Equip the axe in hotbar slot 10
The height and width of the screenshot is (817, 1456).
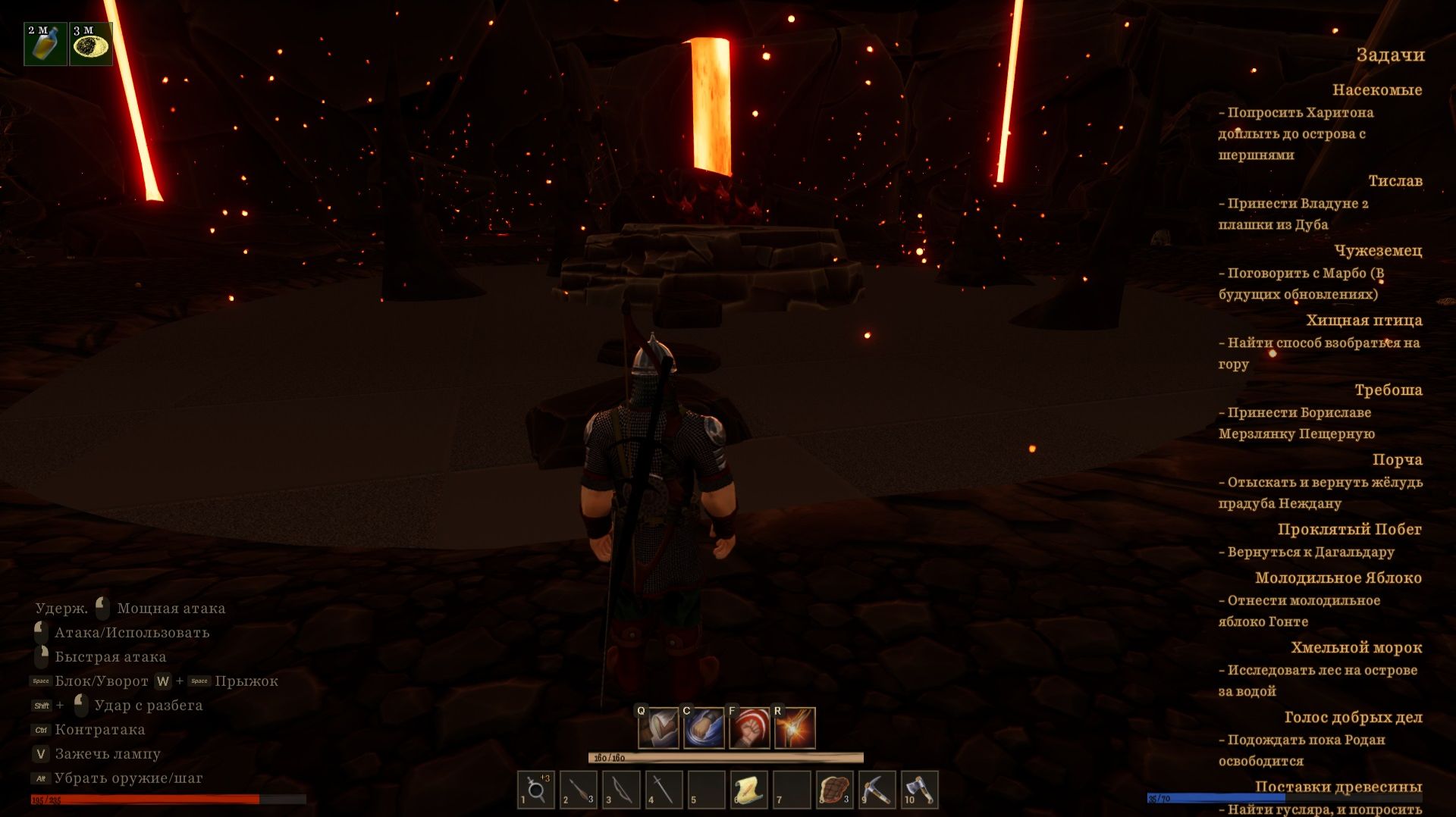pos(919,790)
